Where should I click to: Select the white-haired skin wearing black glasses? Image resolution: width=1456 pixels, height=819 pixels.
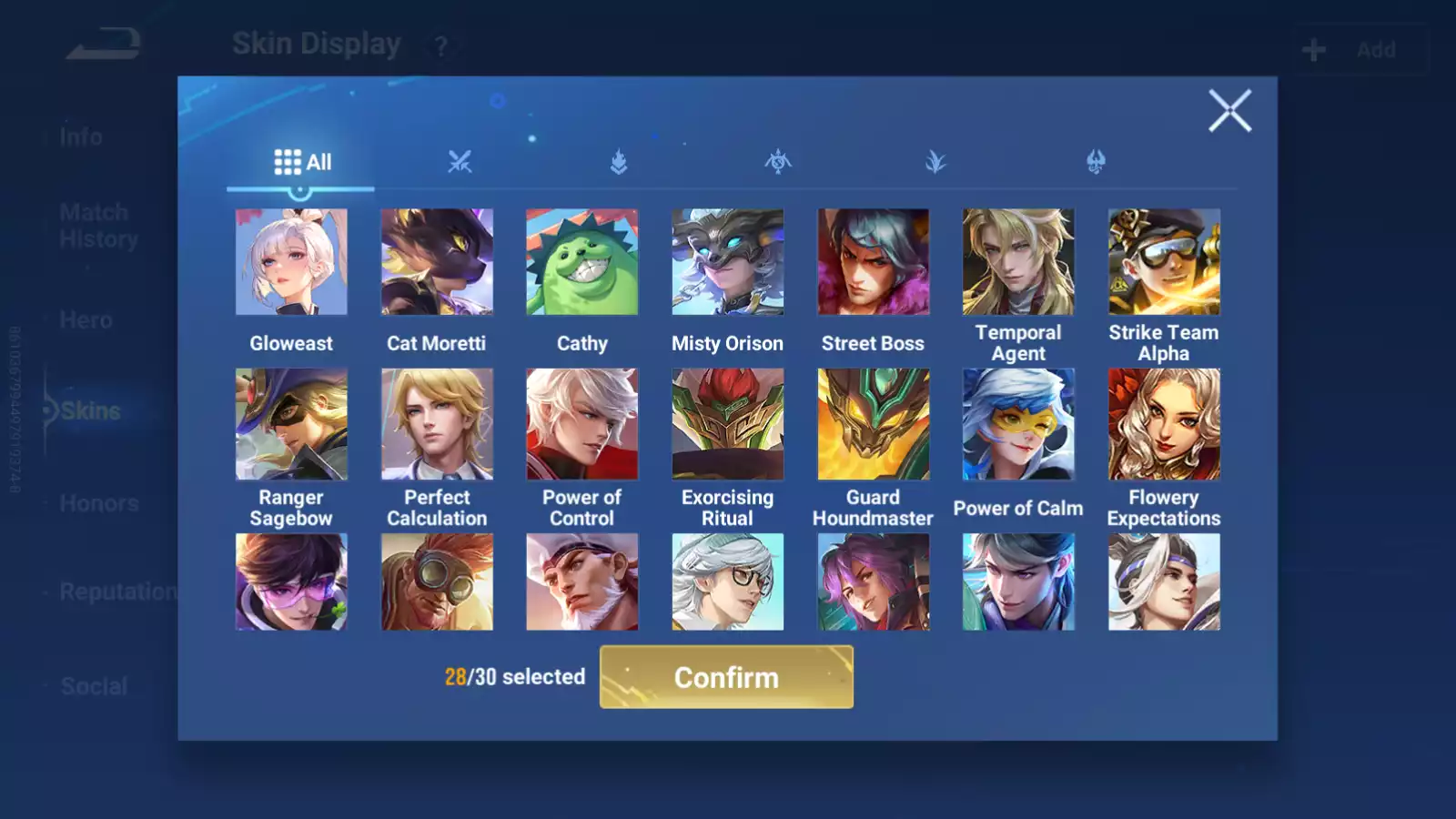click(x=727, y=582)
